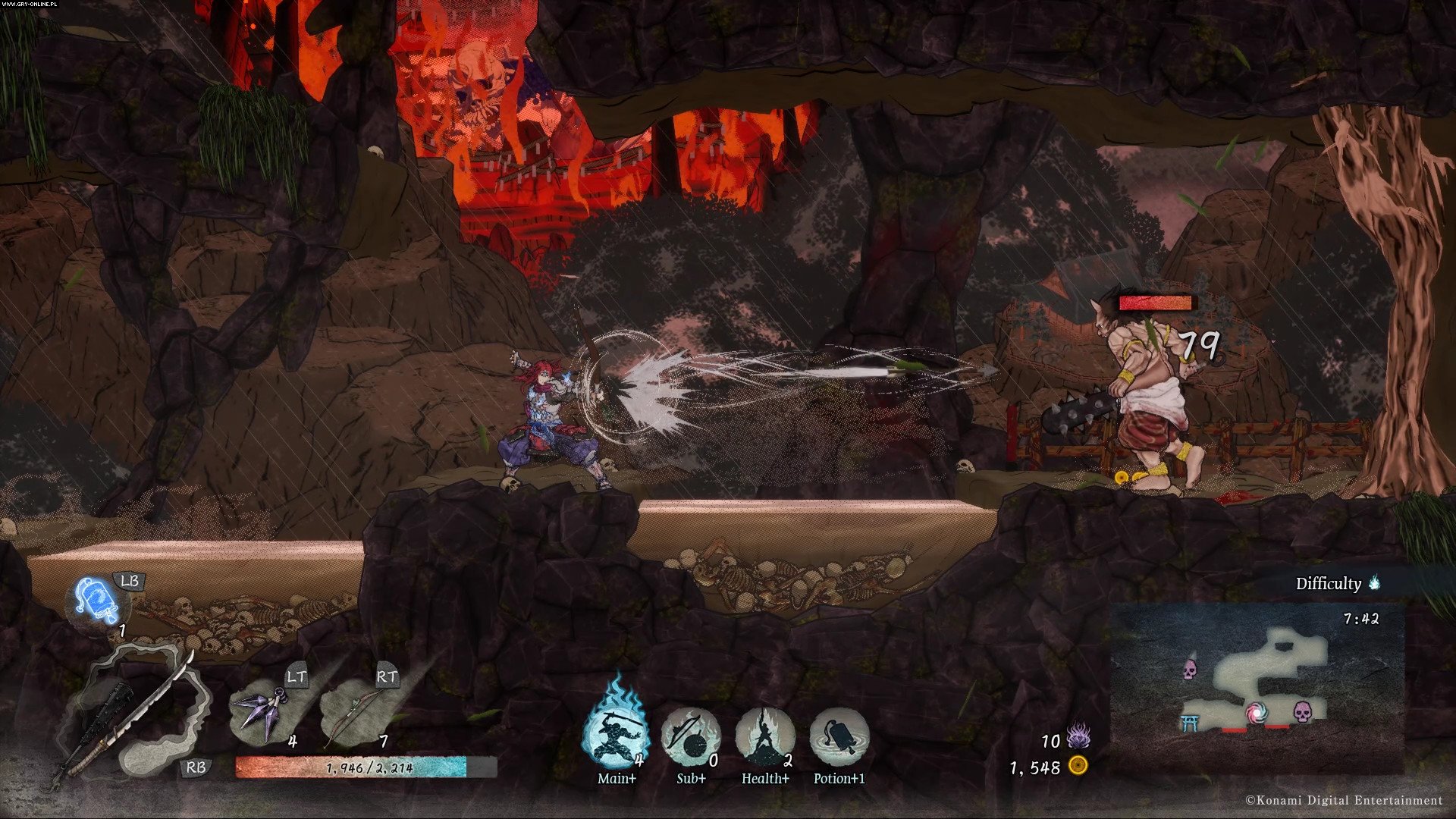Open the minimap
Screen dimensions: 1456x819
pyautogui.click(x=1257, y=686)
